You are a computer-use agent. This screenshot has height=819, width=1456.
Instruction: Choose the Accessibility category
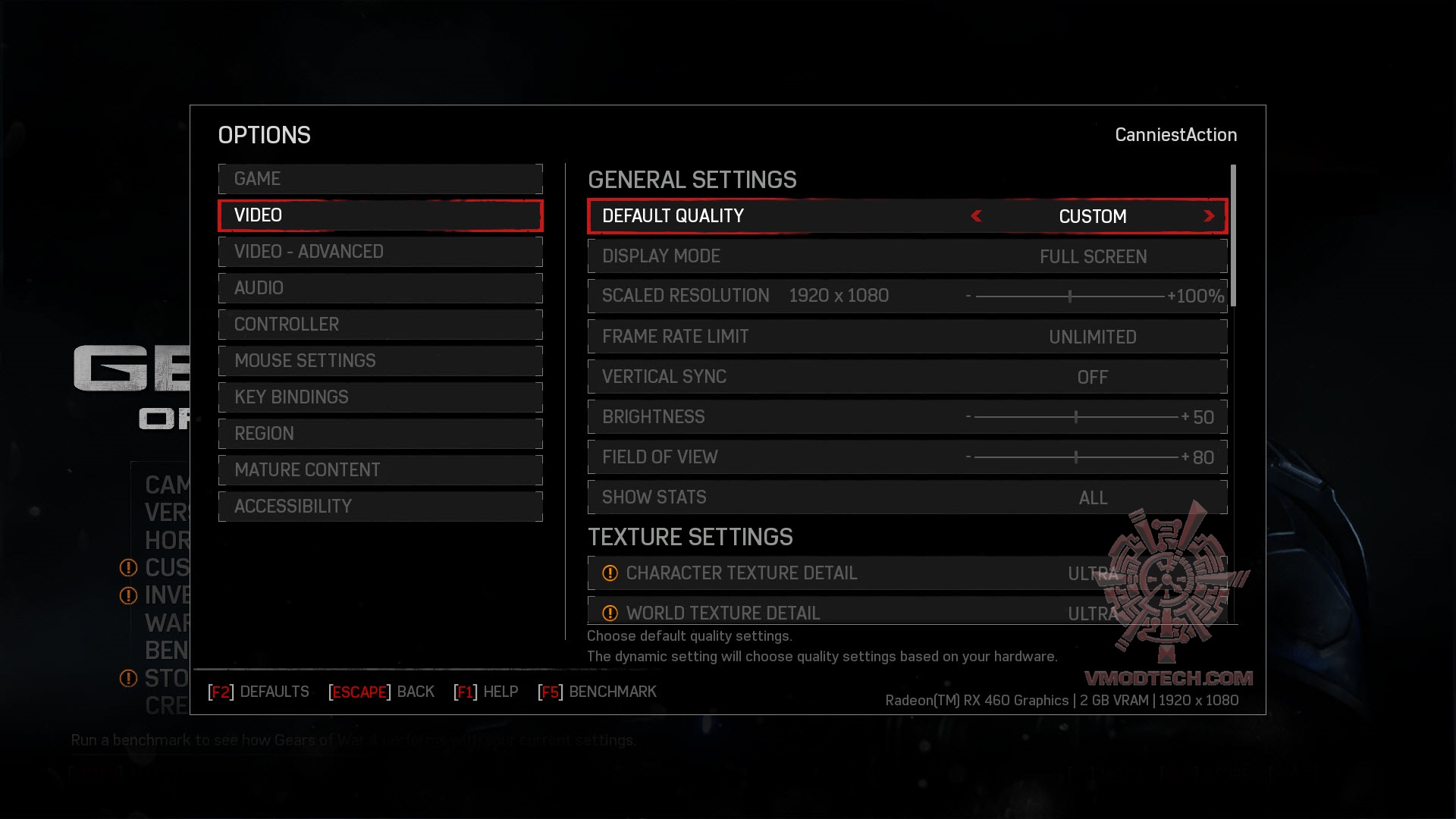[380, 507]
